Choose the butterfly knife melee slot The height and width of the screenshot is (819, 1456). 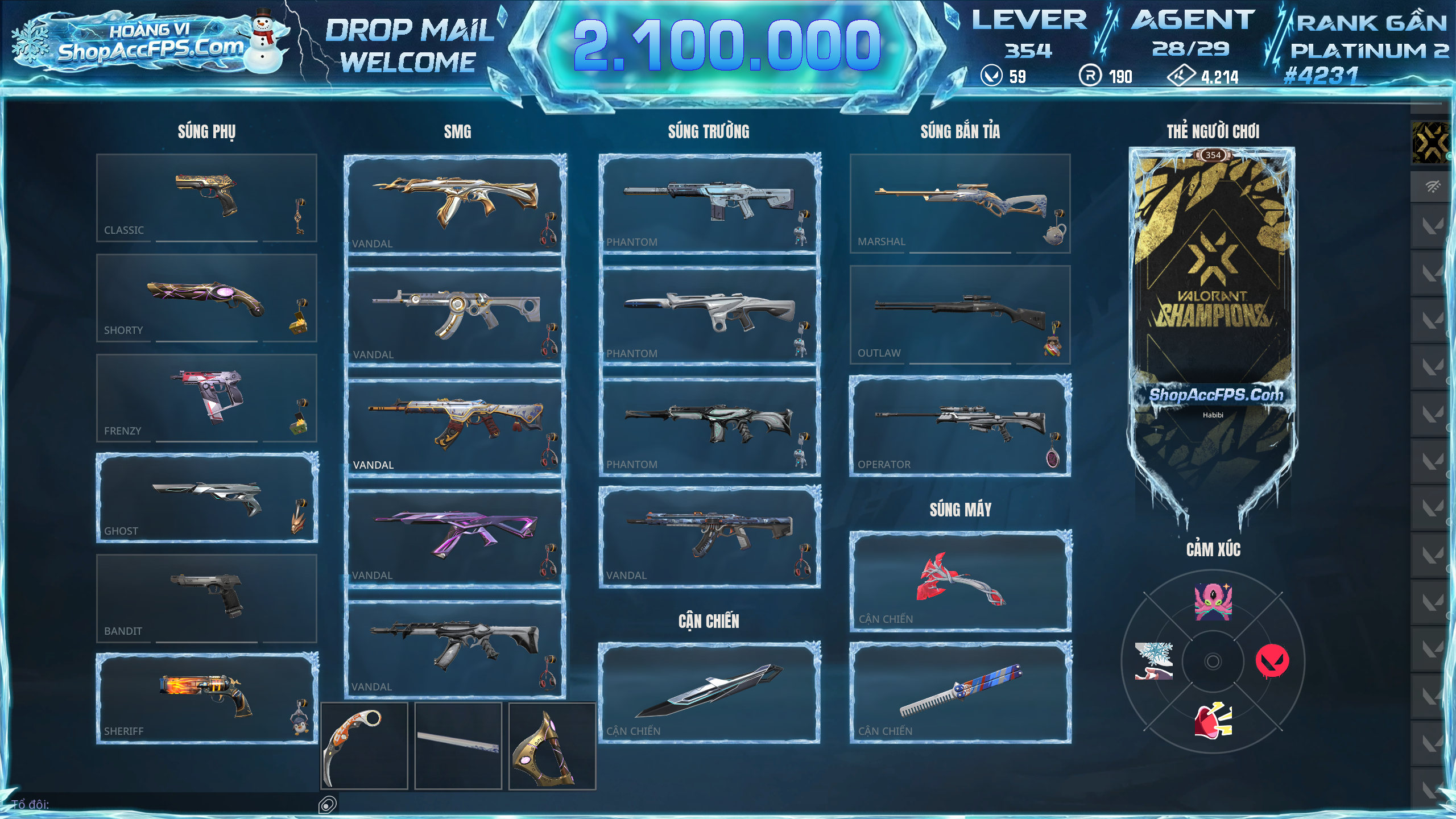point(960,692)
